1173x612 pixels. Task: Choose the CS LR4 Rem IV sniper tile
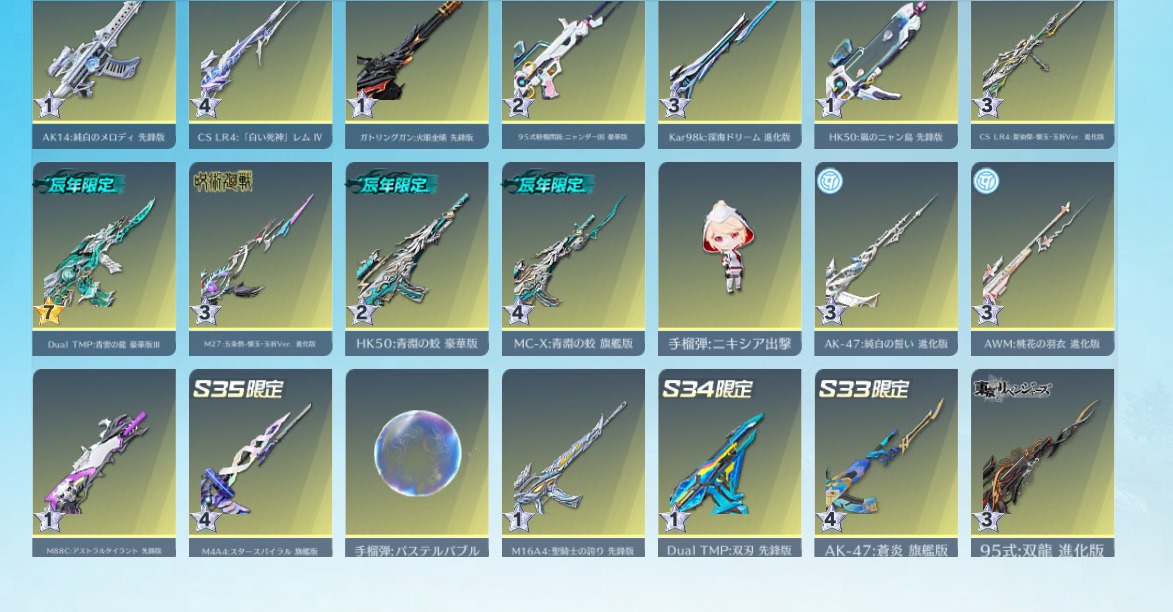point(260,70)
